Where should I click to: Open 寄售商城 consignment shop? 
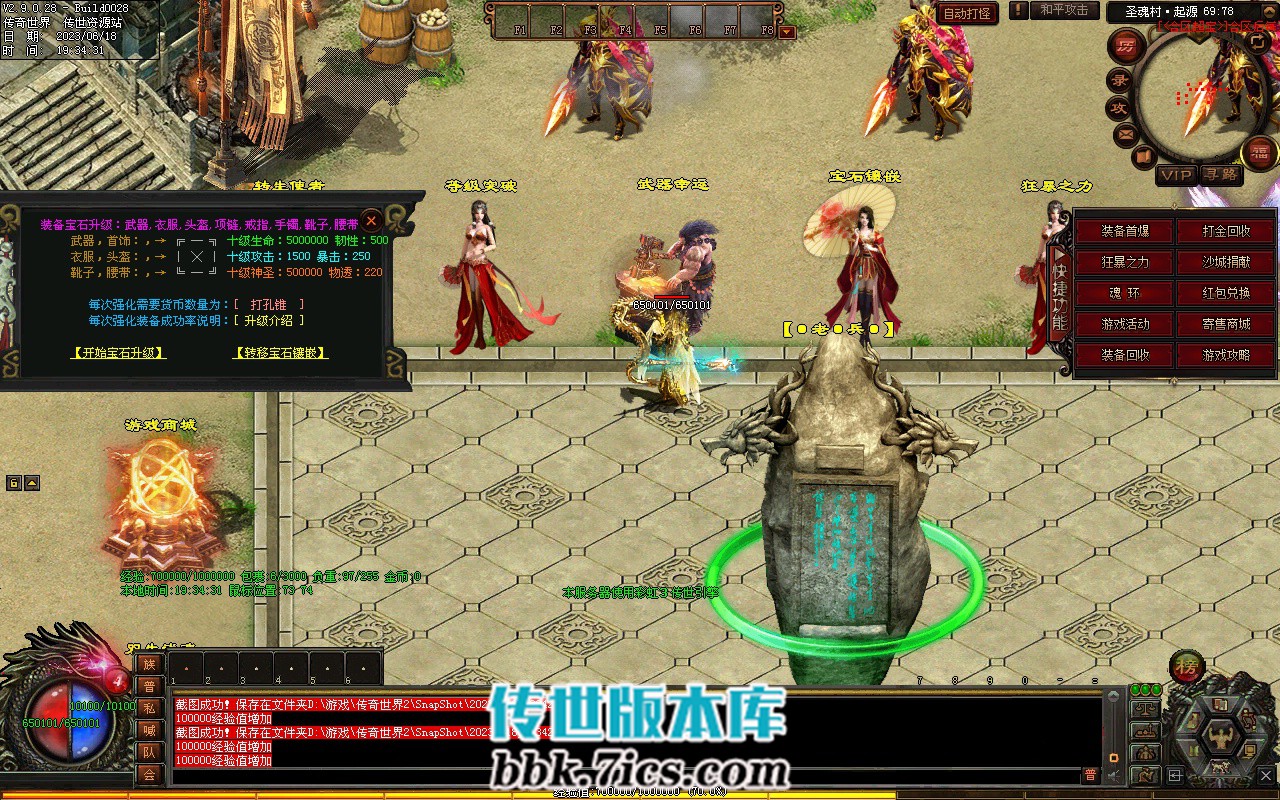(1226, 324)
